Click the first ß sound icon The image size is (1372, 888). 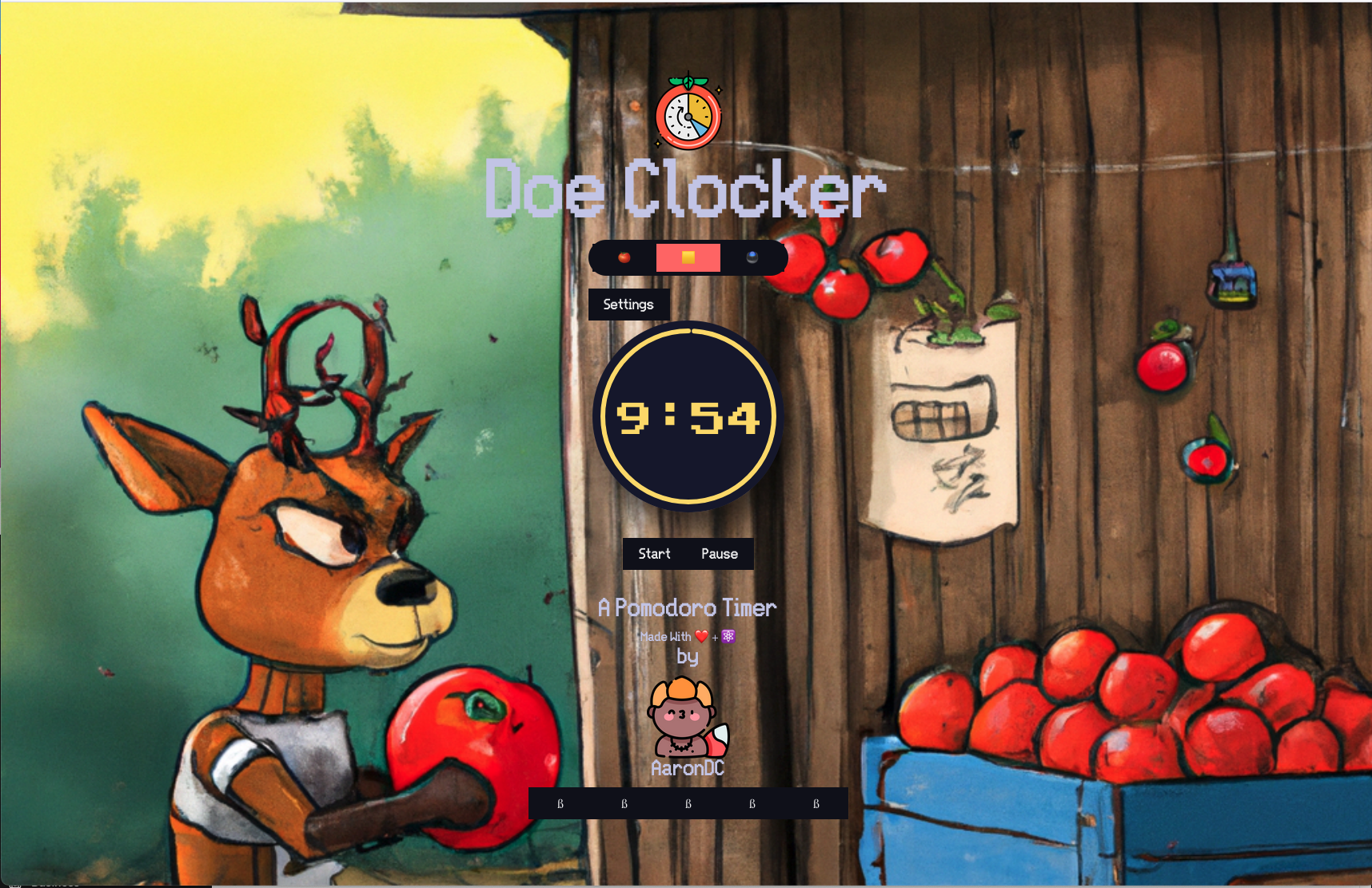[x=562, y=803]
